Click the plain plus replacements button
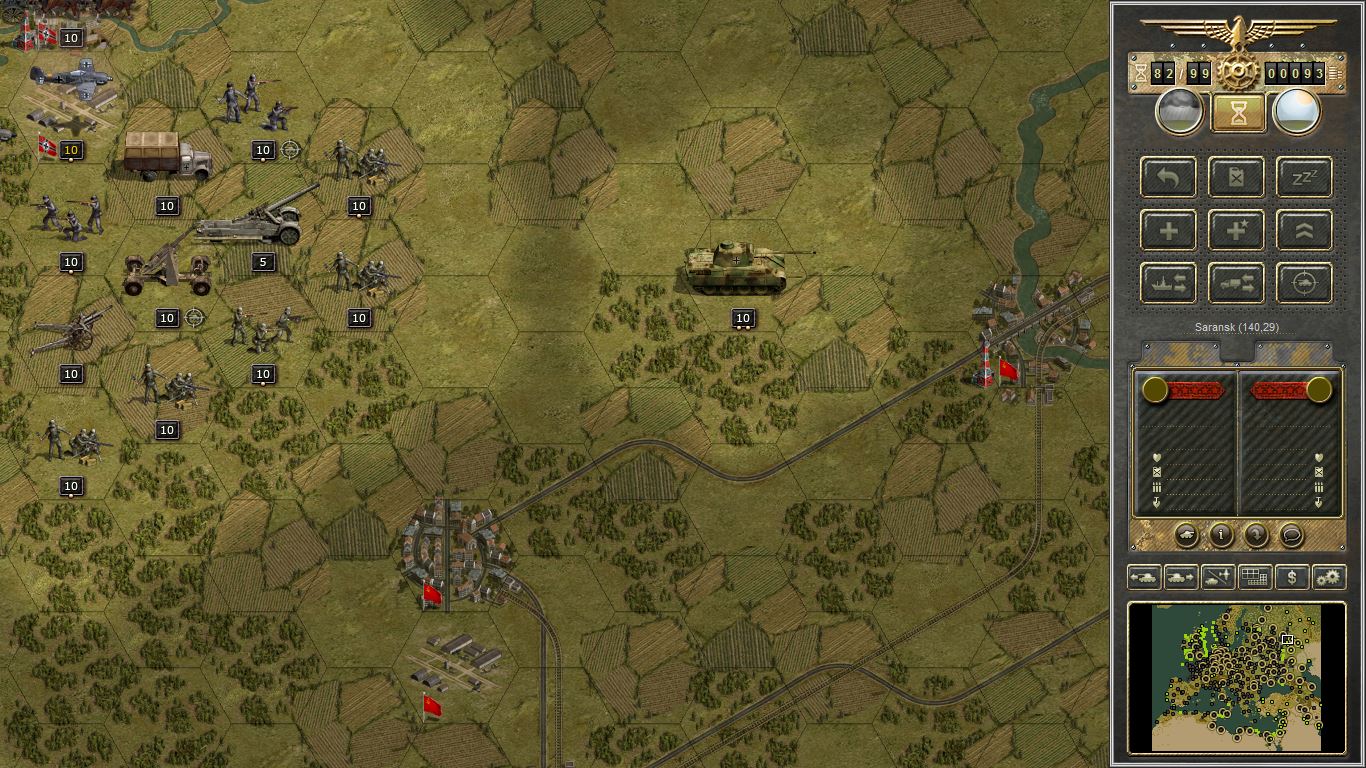 tap(1169, 231)
